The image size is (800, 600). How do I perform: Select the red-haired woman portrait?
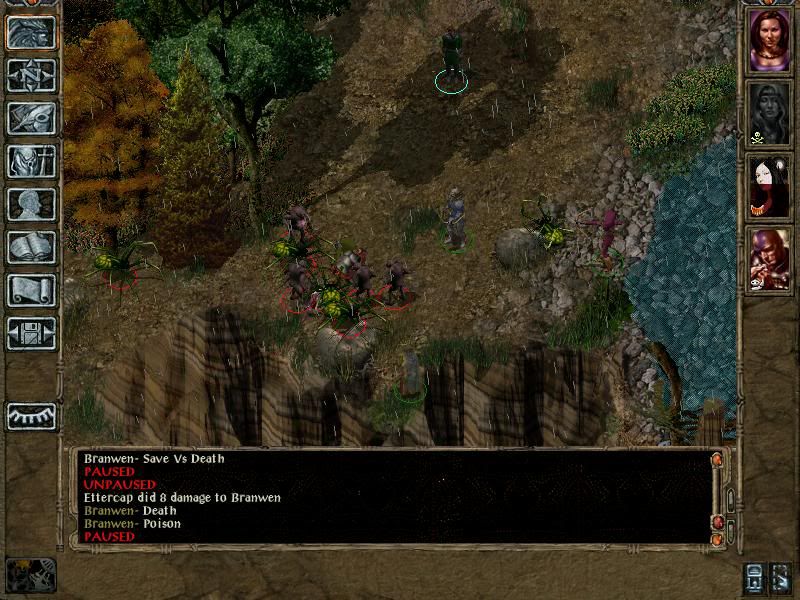tap(769, 41)
